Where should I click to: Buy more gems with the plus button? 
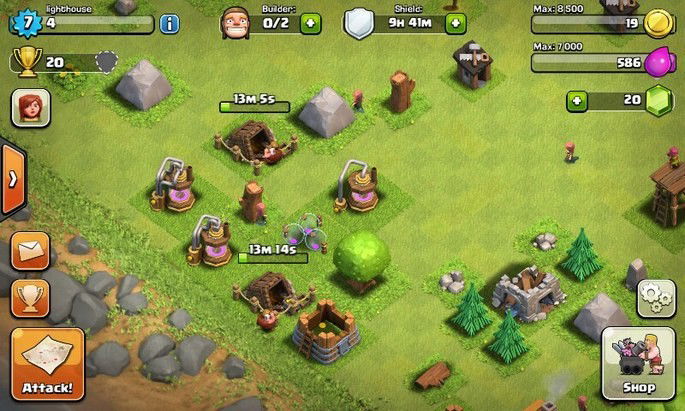point(576,100)
